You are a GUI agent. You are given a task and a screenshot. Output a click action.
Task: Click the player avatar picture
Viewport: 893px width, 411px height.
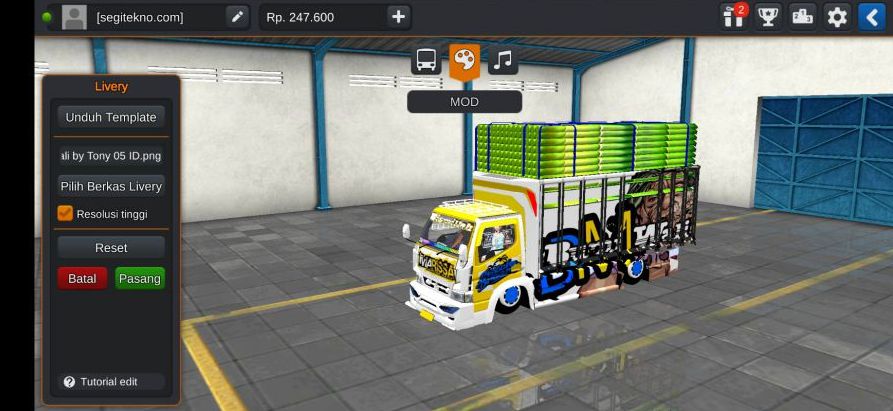(74, 16)
